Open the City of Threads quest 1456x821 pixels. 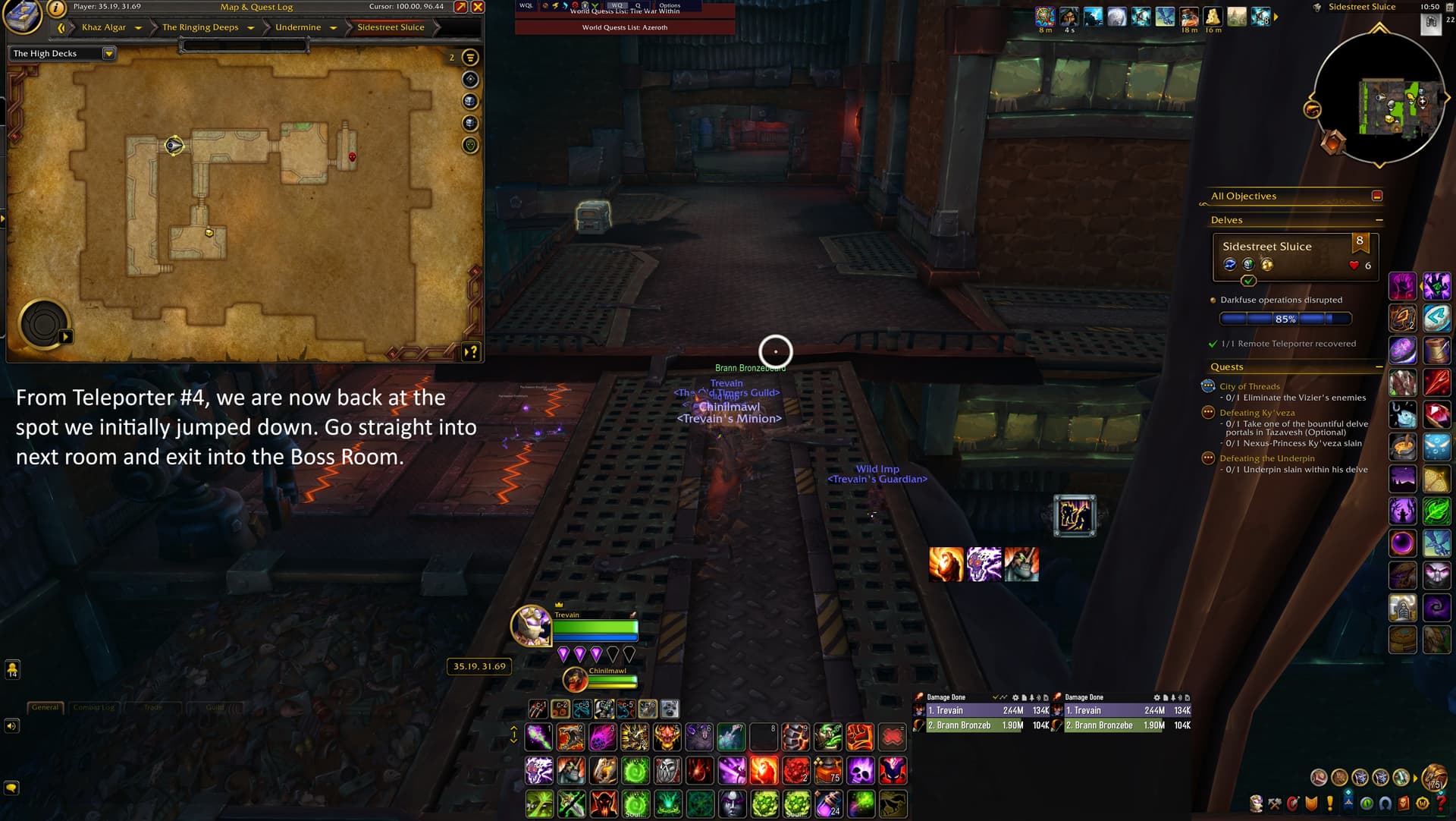click(1249, 386)
